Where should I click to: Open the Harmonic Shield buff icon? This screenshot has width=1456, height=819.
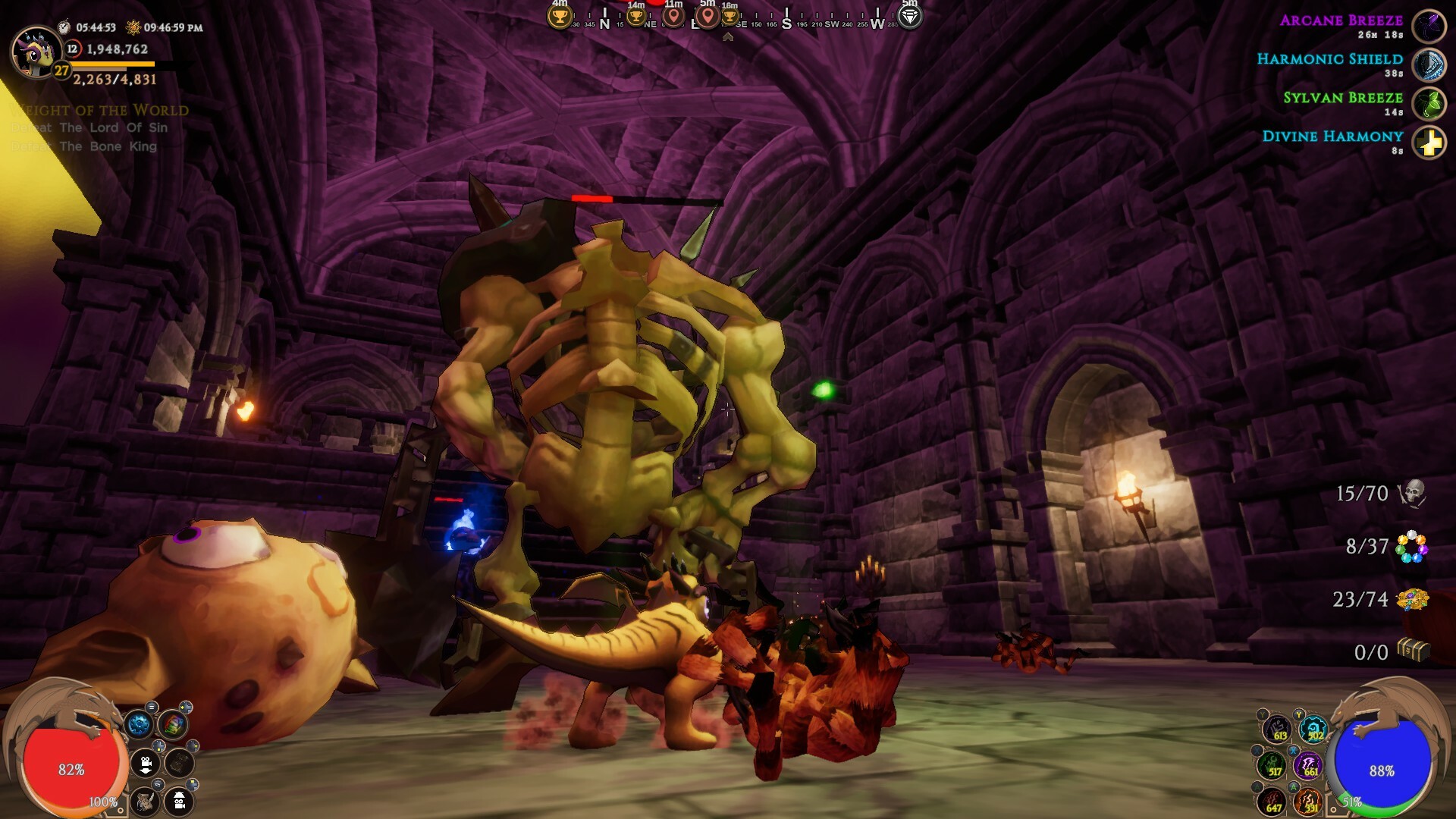pyautogui.click(x=1429, y=64)
